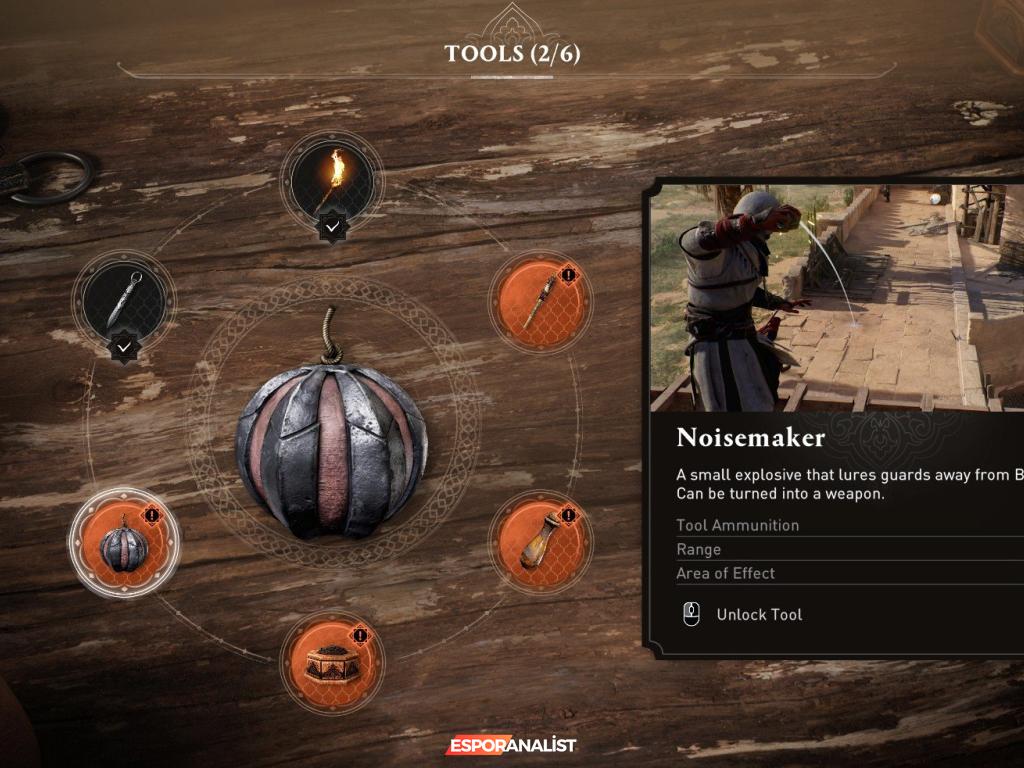
Task: Click the Unlock Tool button
Action: pyautogui.click(x=759, y=614)
